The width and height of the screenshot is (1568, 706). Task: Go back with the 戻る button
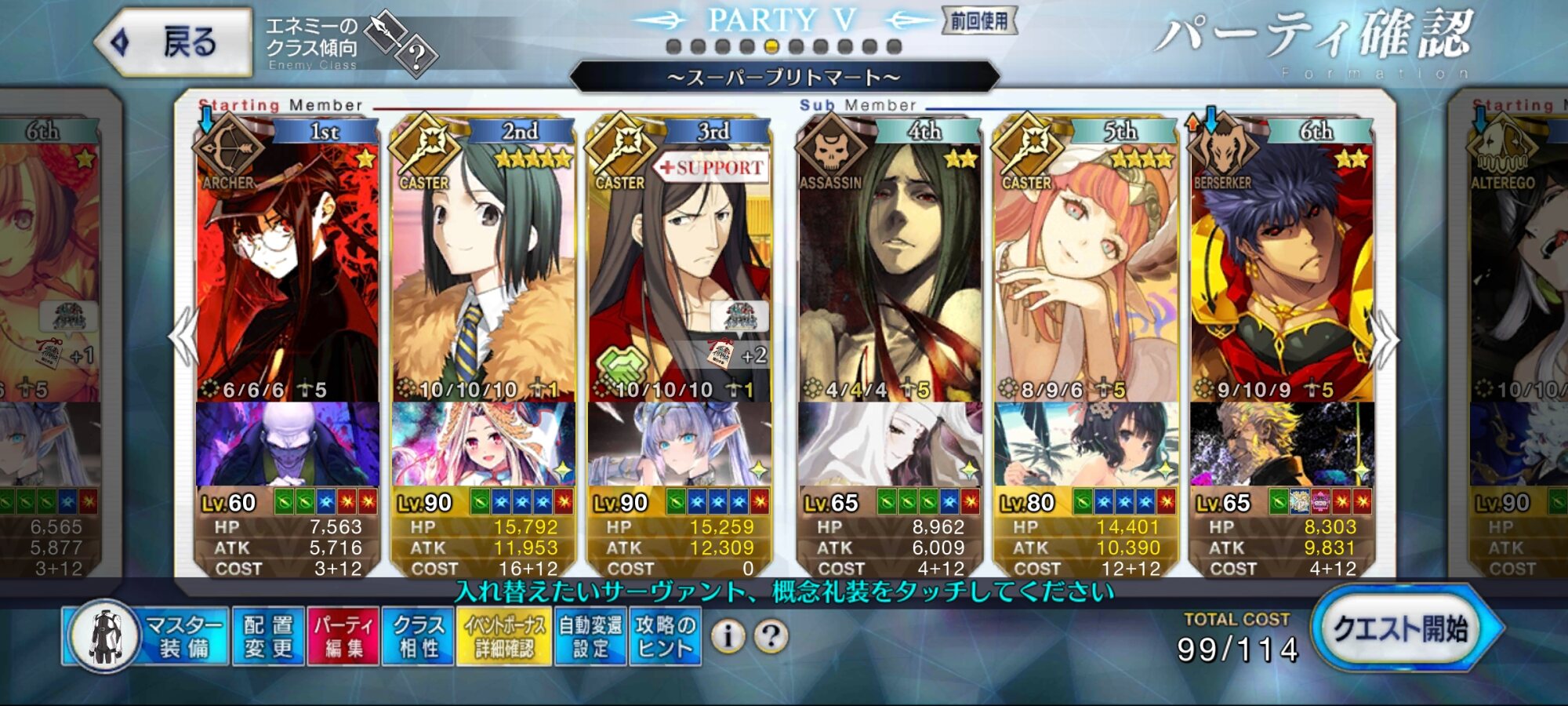pyautogui.click(x=174, y=42)
